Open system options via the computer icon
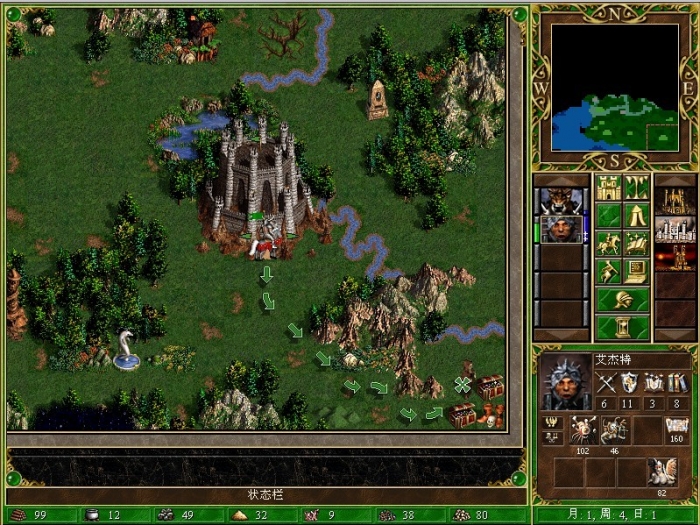The image size is (700, 525). (636, 271)
